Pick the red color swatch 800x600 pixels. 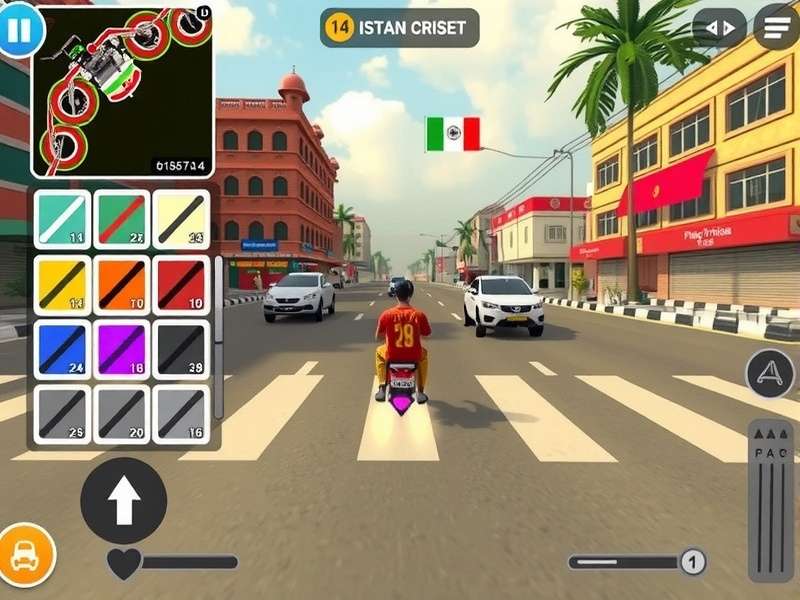coord(180,284)
